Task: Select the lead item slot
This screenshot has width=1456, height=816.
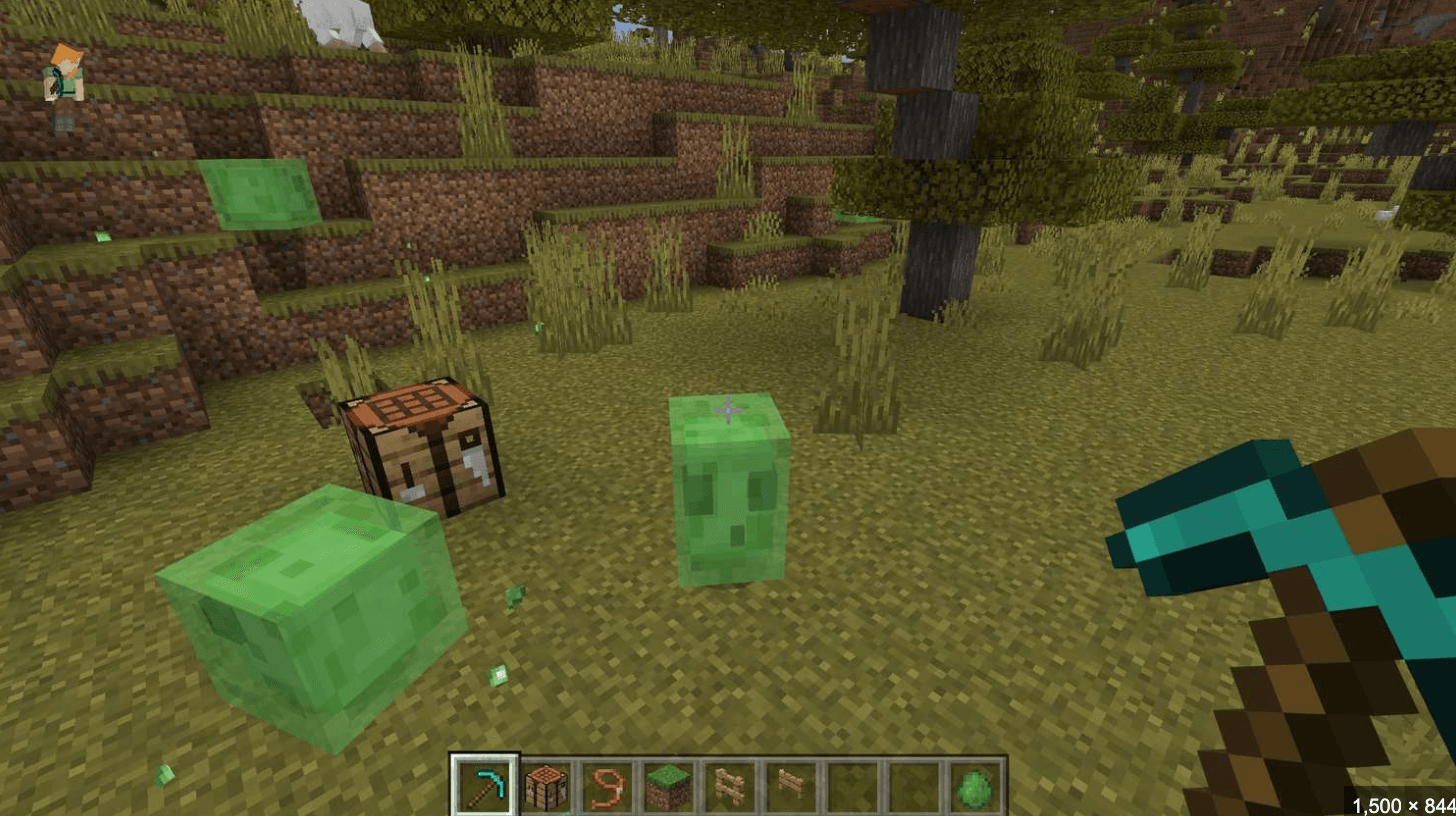Action: 606,786
